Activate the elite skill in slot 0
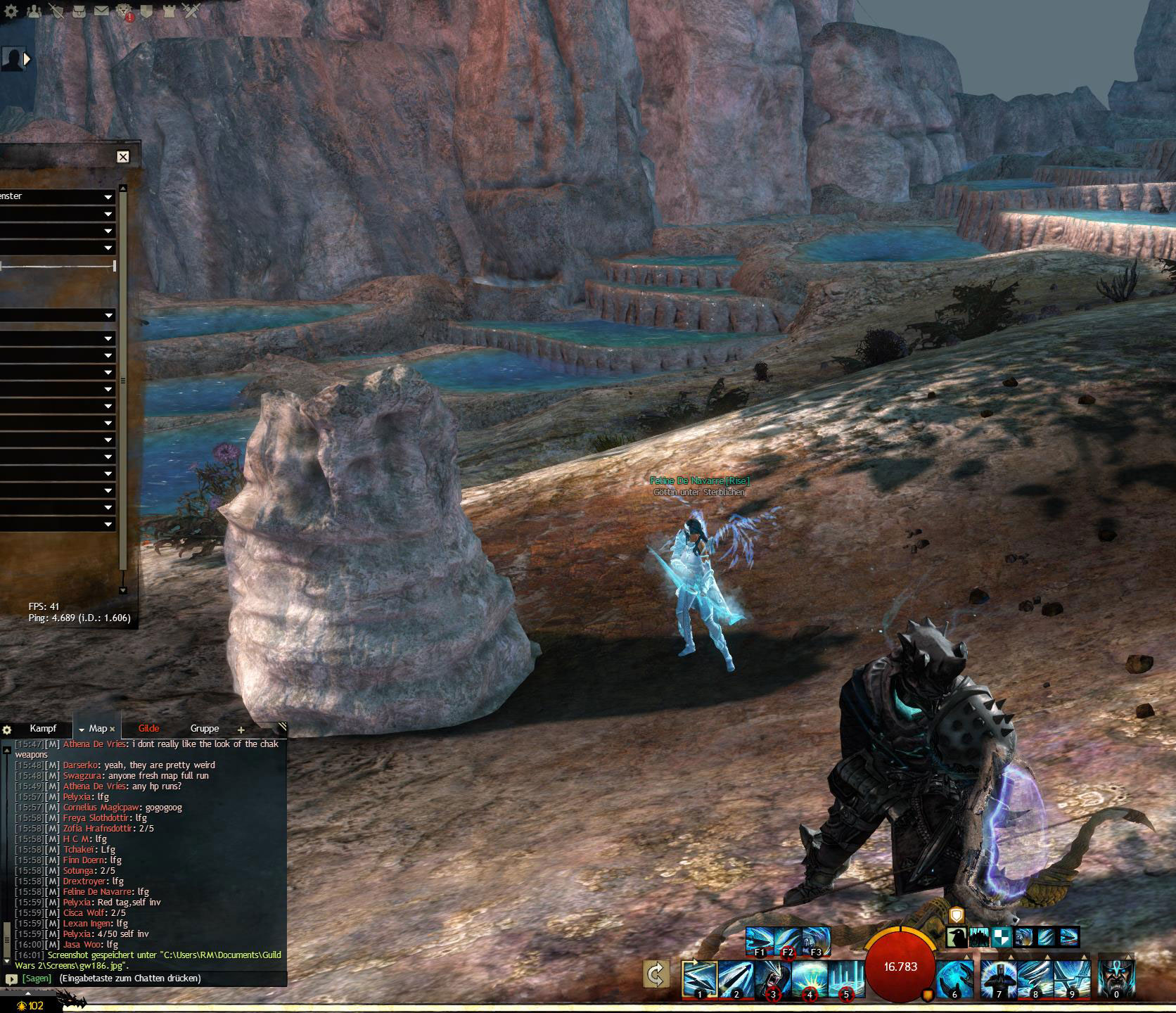This screenshot has height=1013, width=1176. [1116, 979]
